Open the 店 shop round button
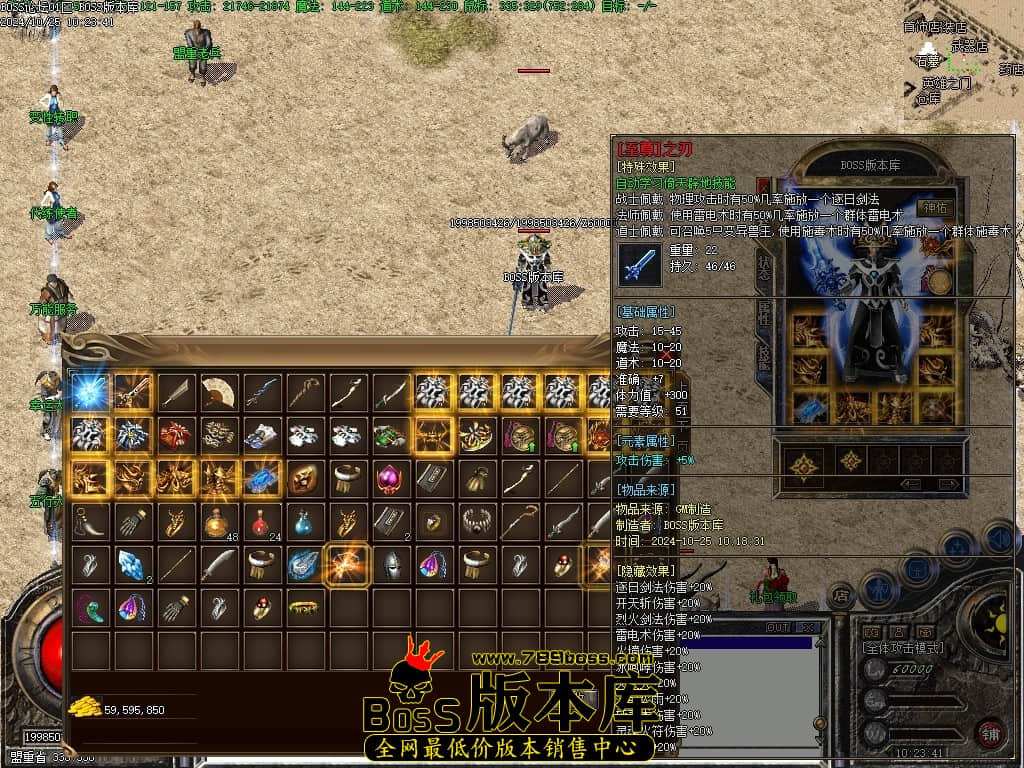 (x=842, y=596)
